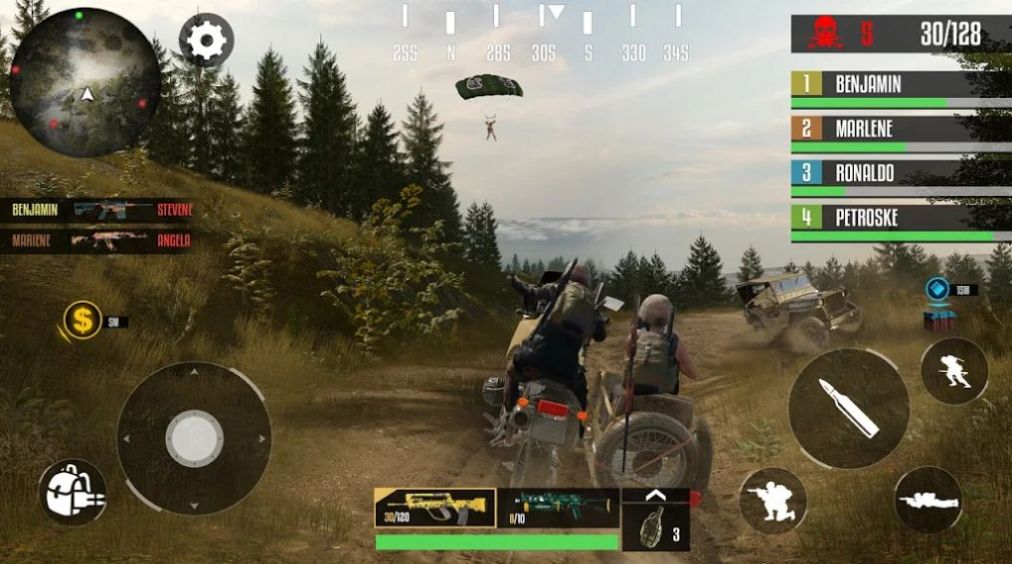
Task: Switch to the teal rifle slot
Action: 559,508
